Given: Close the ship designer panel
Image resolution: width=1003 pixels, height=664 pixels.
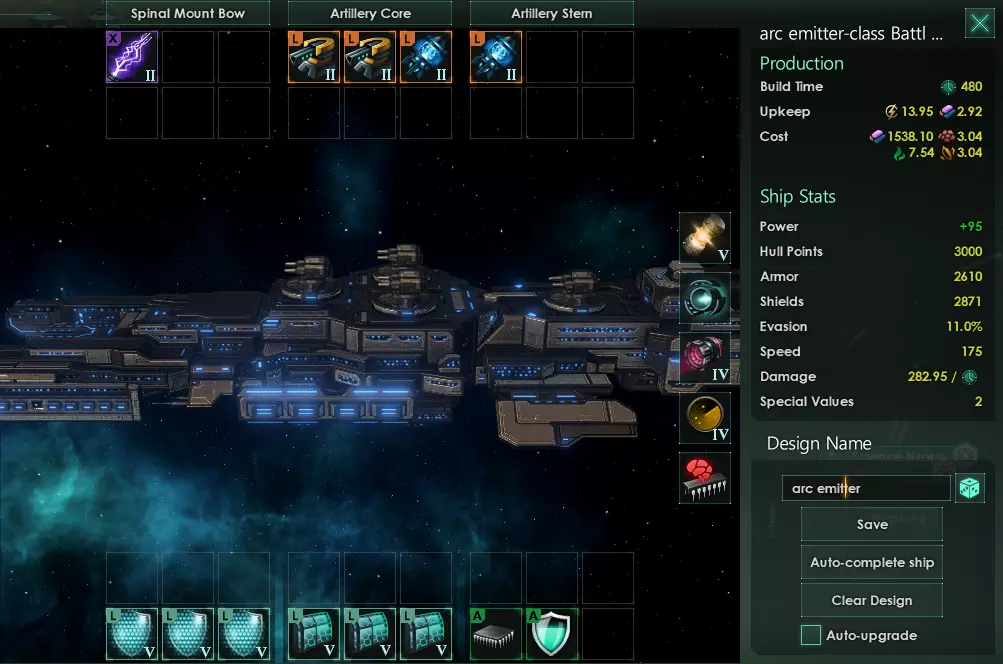Looking at the screenshot, I should click(x=979, y=24).
